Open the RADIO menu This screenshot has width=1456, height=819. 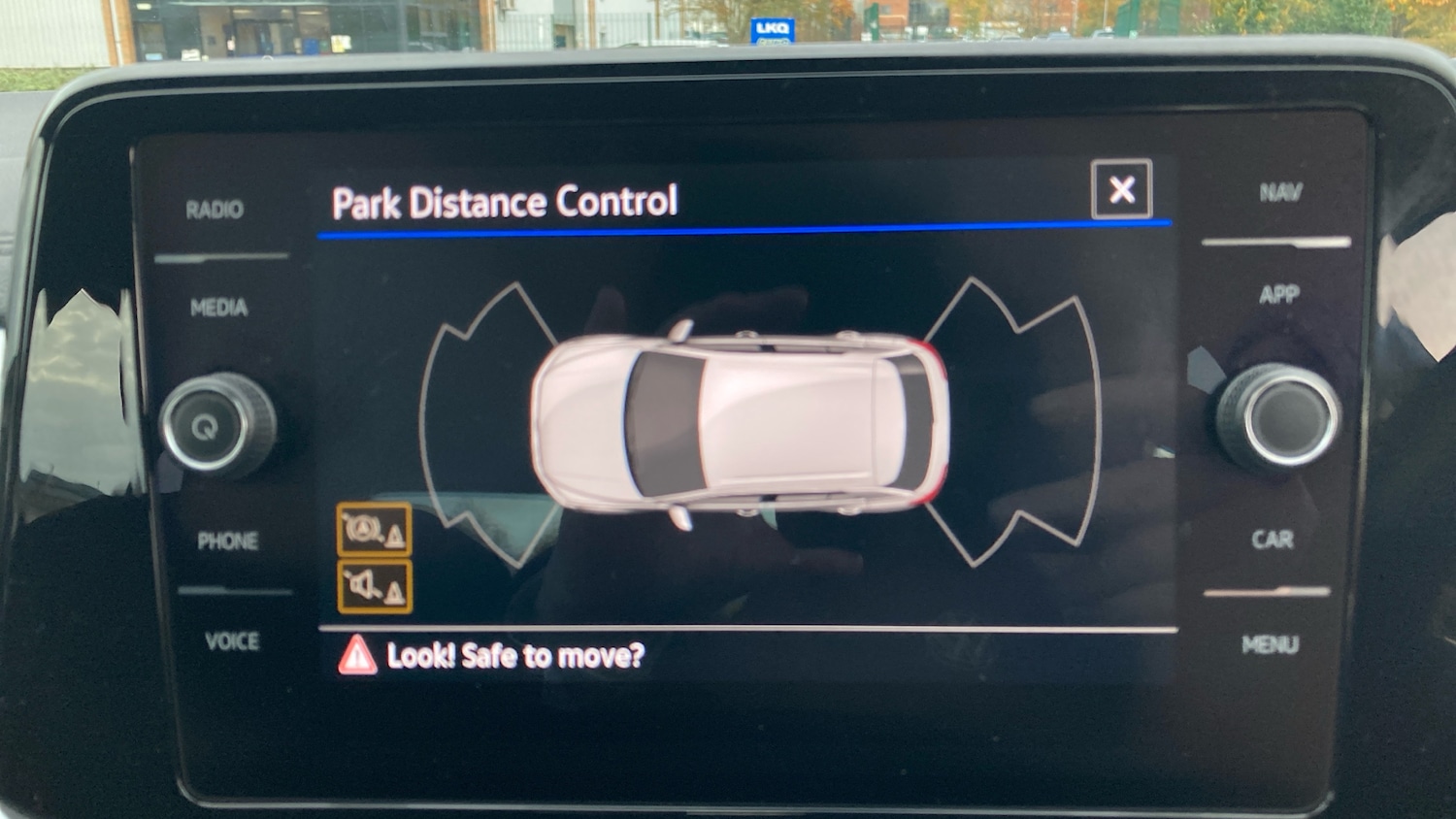click(215, 210)
